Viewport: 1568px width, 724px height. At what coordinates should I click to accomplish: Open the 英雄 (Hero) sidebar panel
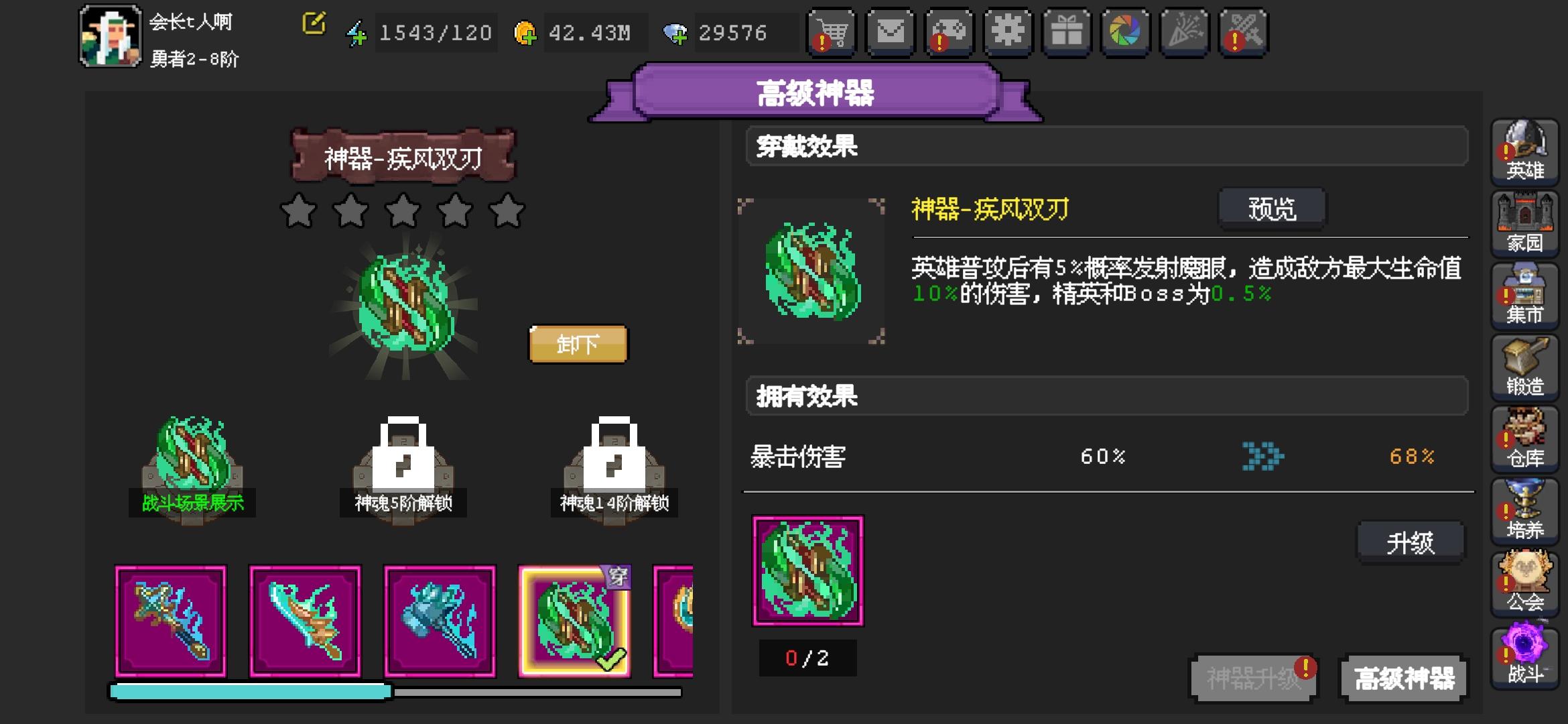(x=1526, y=151)
